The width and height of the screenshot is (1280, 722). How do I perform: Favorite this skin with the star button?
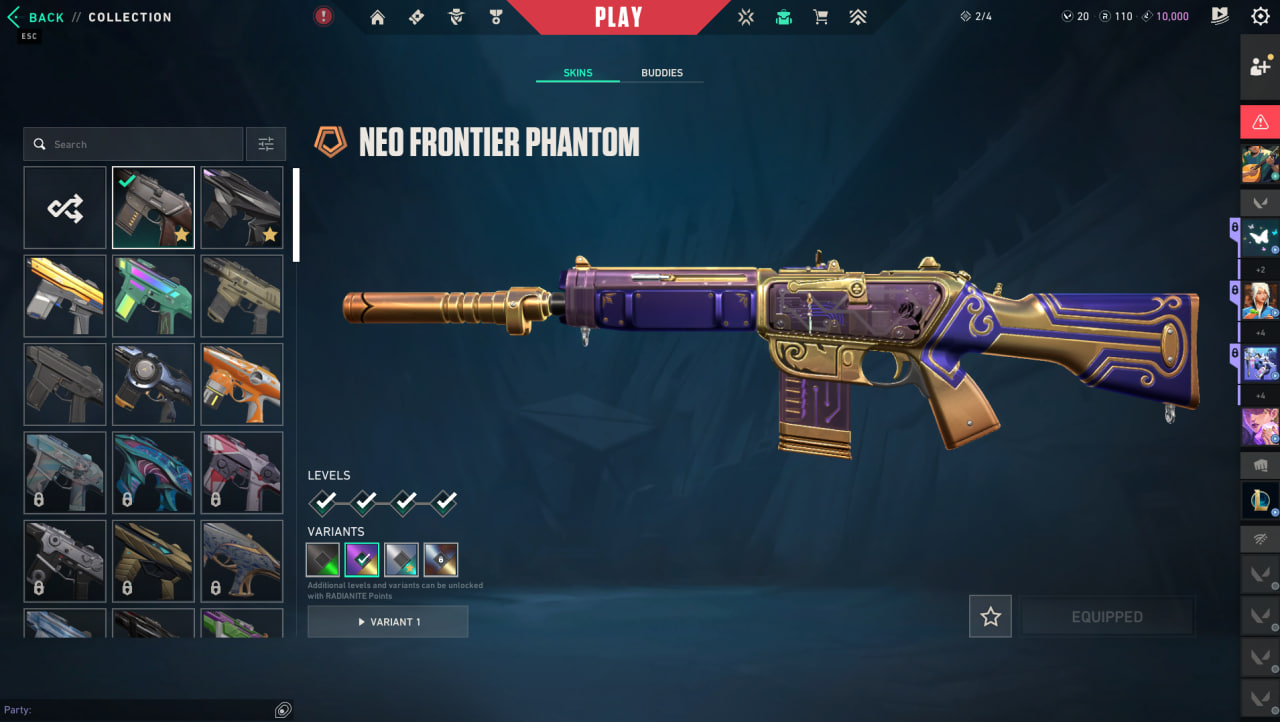tap(990, 617)
